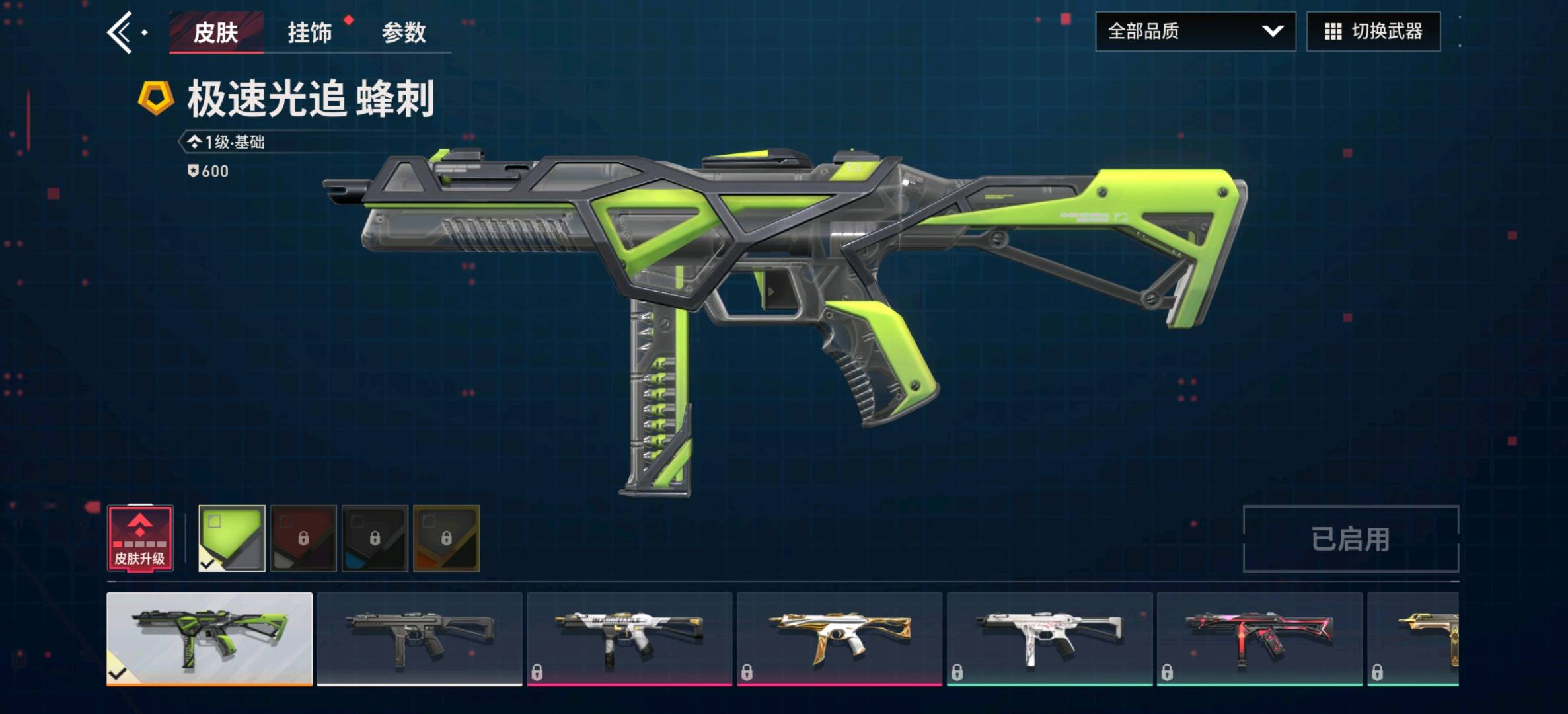Select the partially visible gold skin
Screen dimensions: 1568x714
tap(1414, 639)
